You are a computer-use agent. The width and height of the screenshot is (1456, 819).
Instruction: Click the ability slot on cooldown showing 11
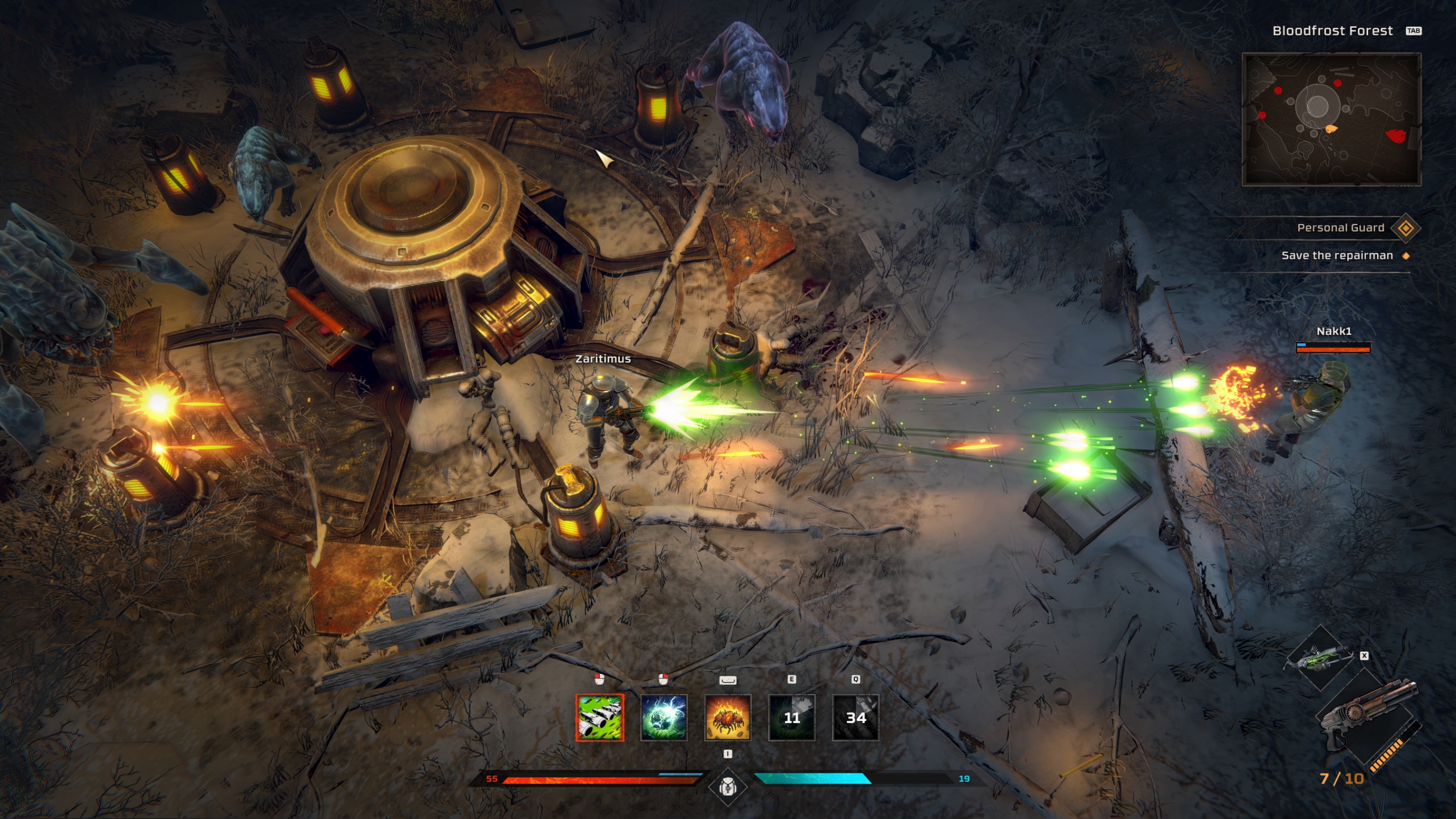pos(791,717)
